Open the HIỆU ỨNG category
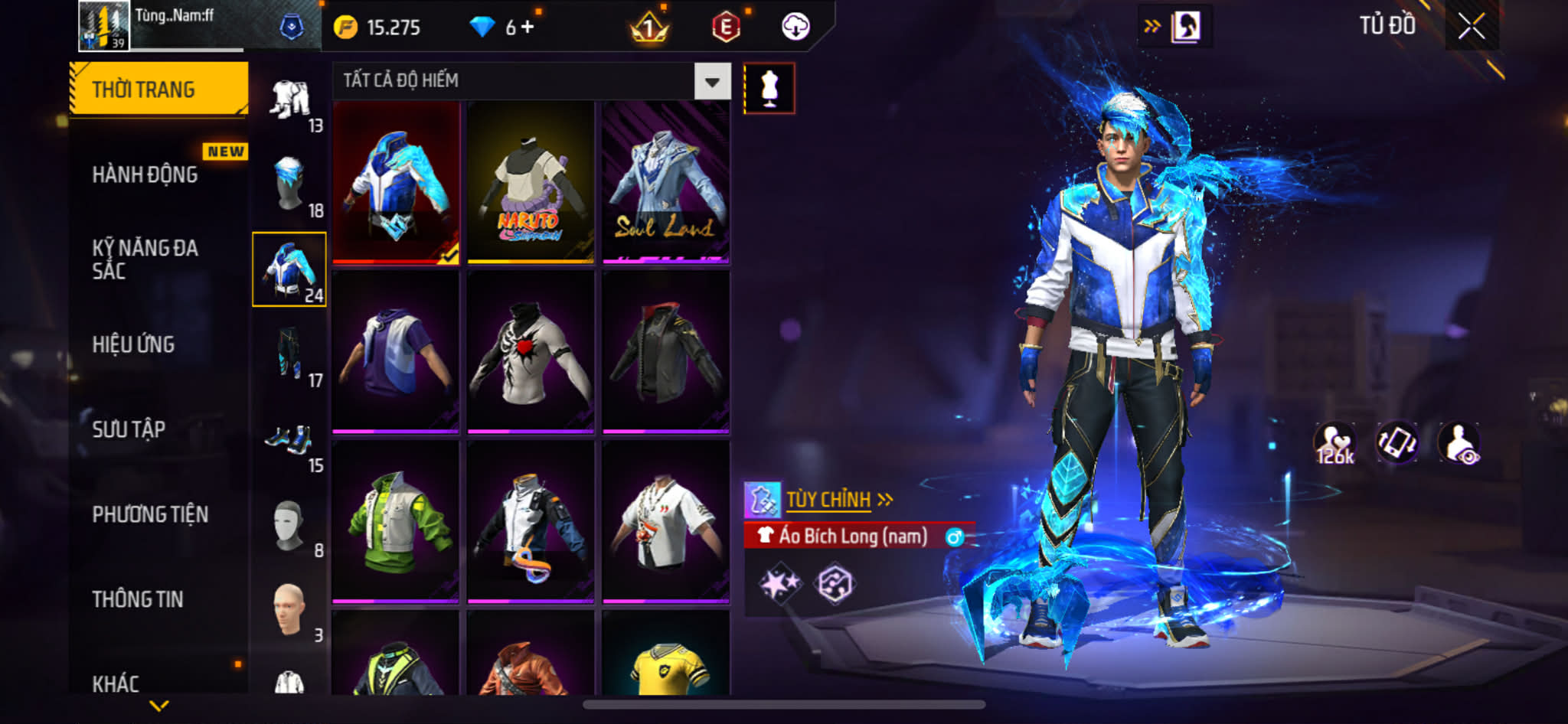 pyautogui.click(x=134, y=344)
